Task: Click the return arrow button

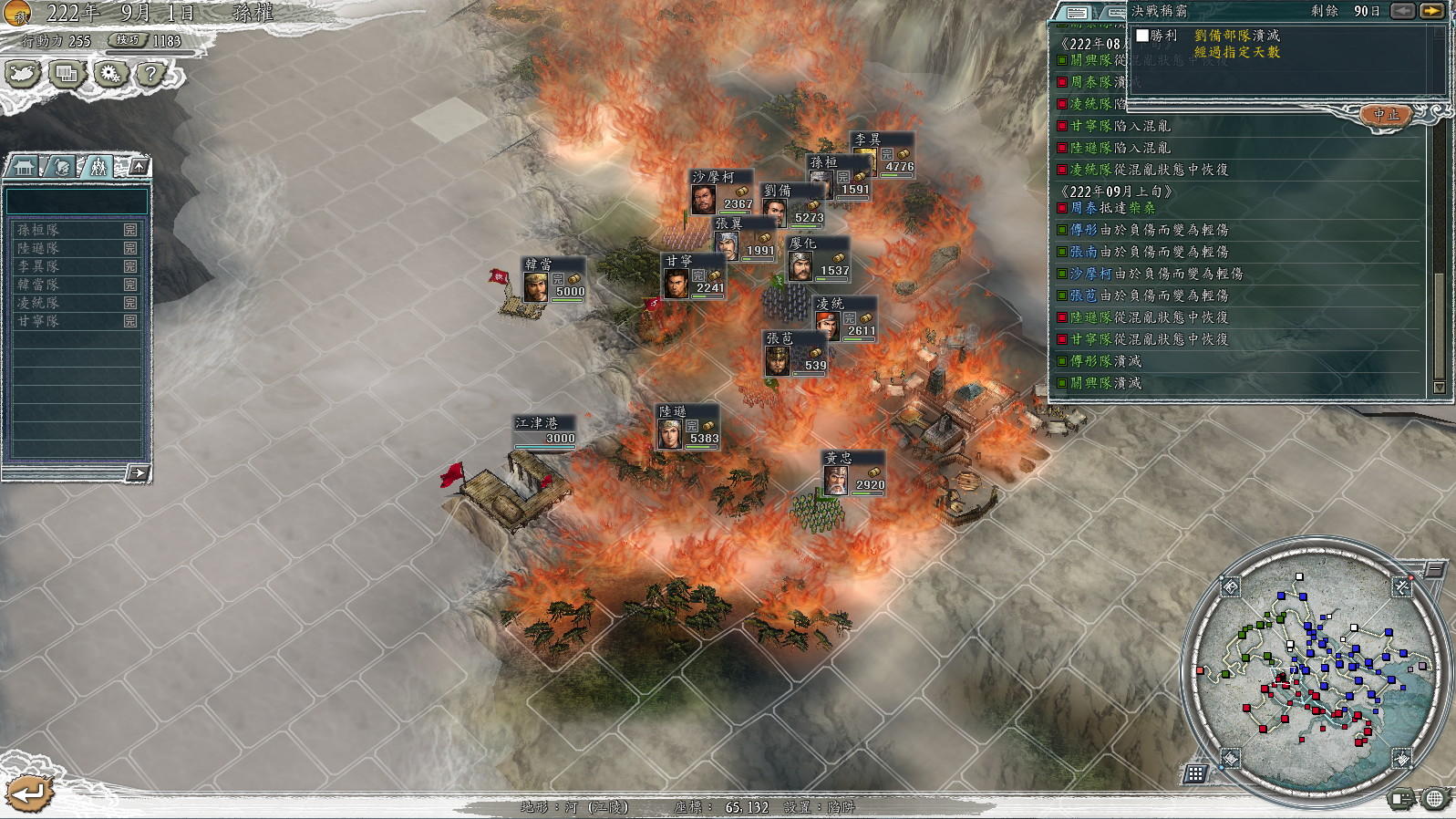Action: coord(28,793)
